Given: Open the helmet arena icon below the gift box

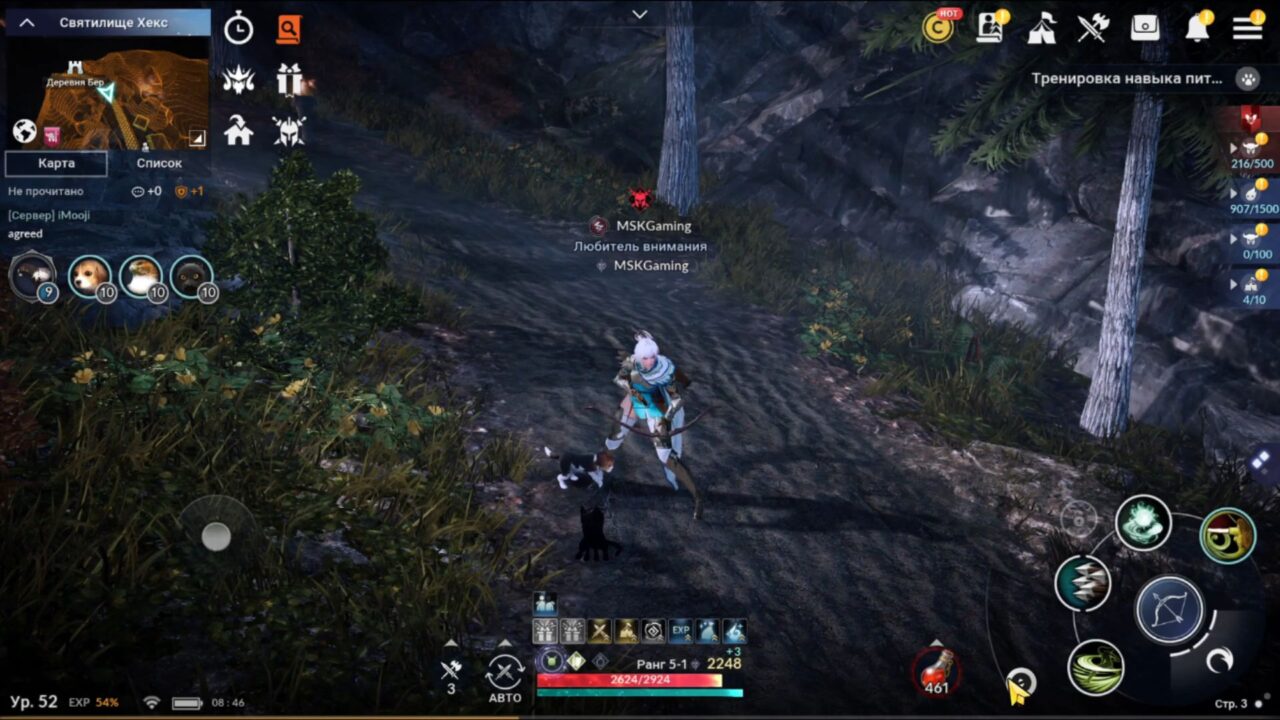Looking at the screenshot, I should click(290, 131).
